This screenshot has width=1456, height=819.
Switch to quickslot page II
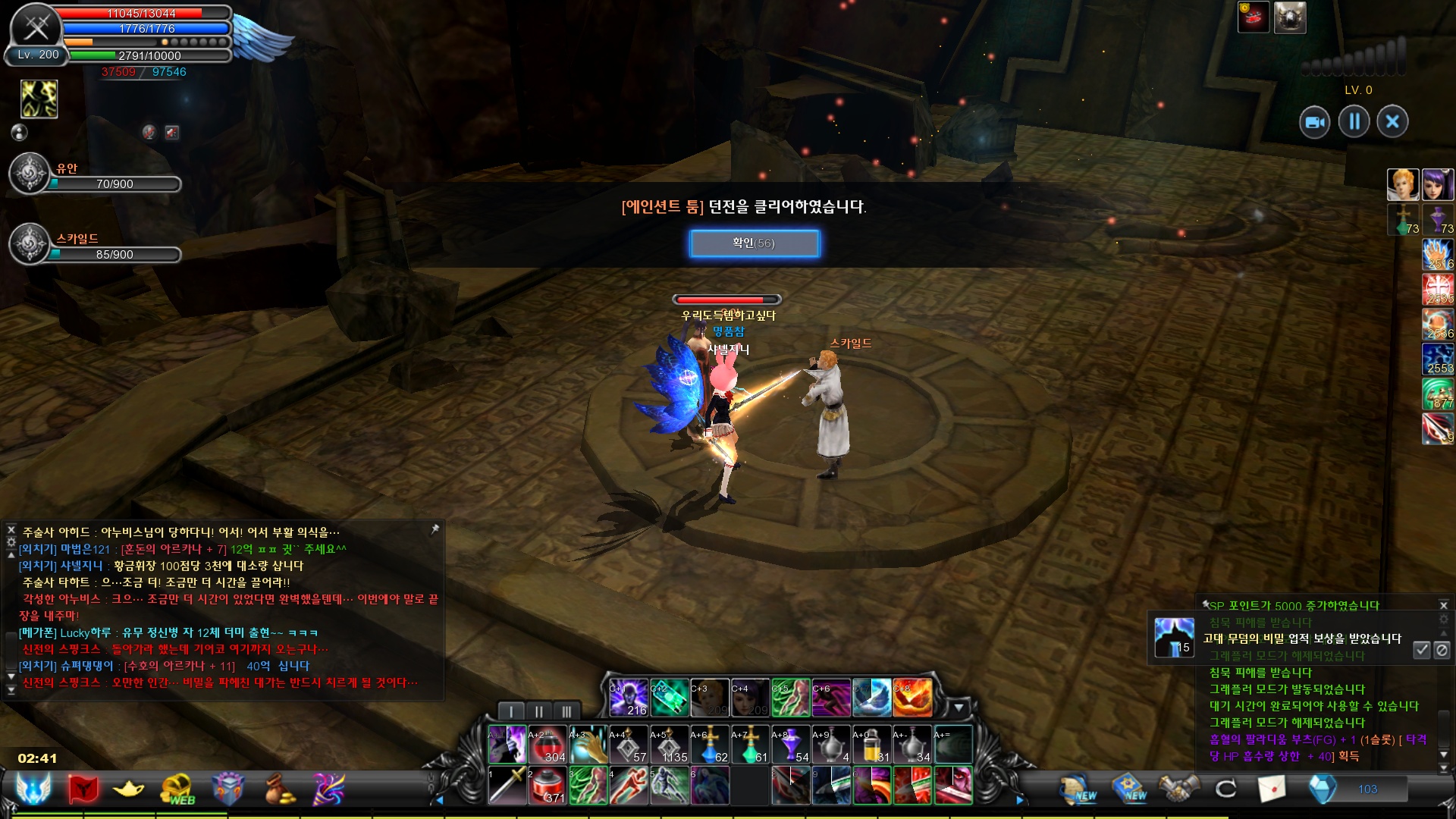point(538,711)
